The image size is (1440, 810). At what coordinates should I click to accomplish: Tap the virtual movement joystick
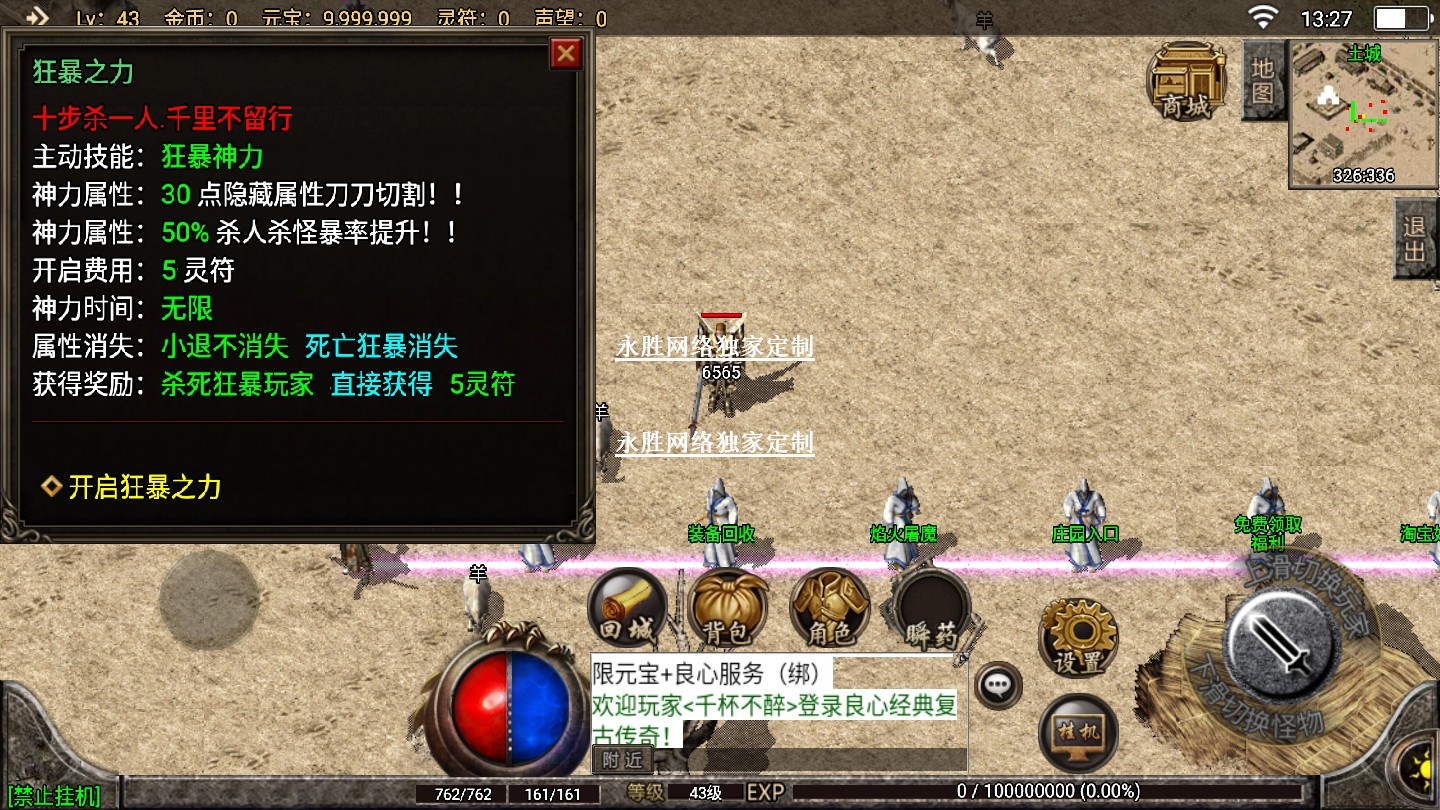click(208, 600)
